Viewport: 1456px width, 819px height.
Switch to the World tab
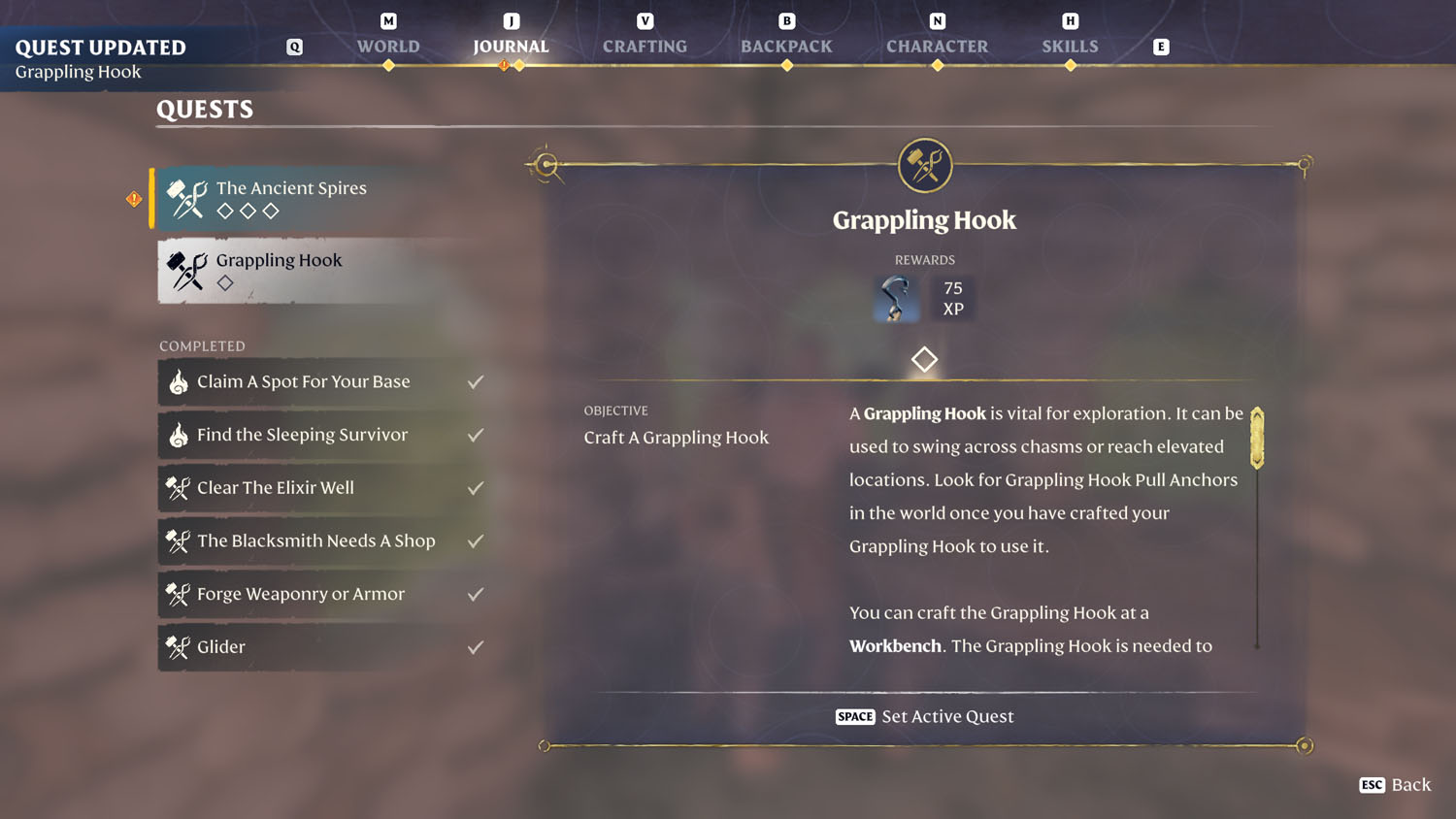point(388,46)
